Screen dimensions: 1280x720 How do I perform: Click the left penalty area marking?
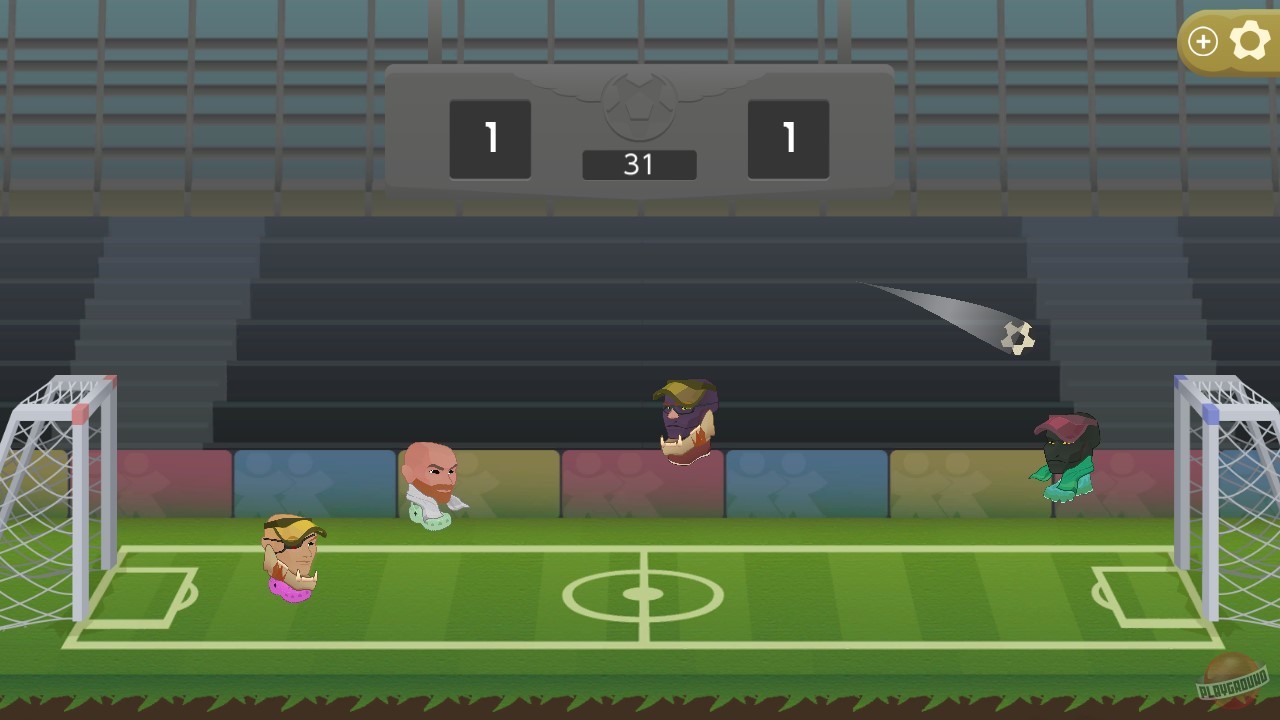coord(150,590)
